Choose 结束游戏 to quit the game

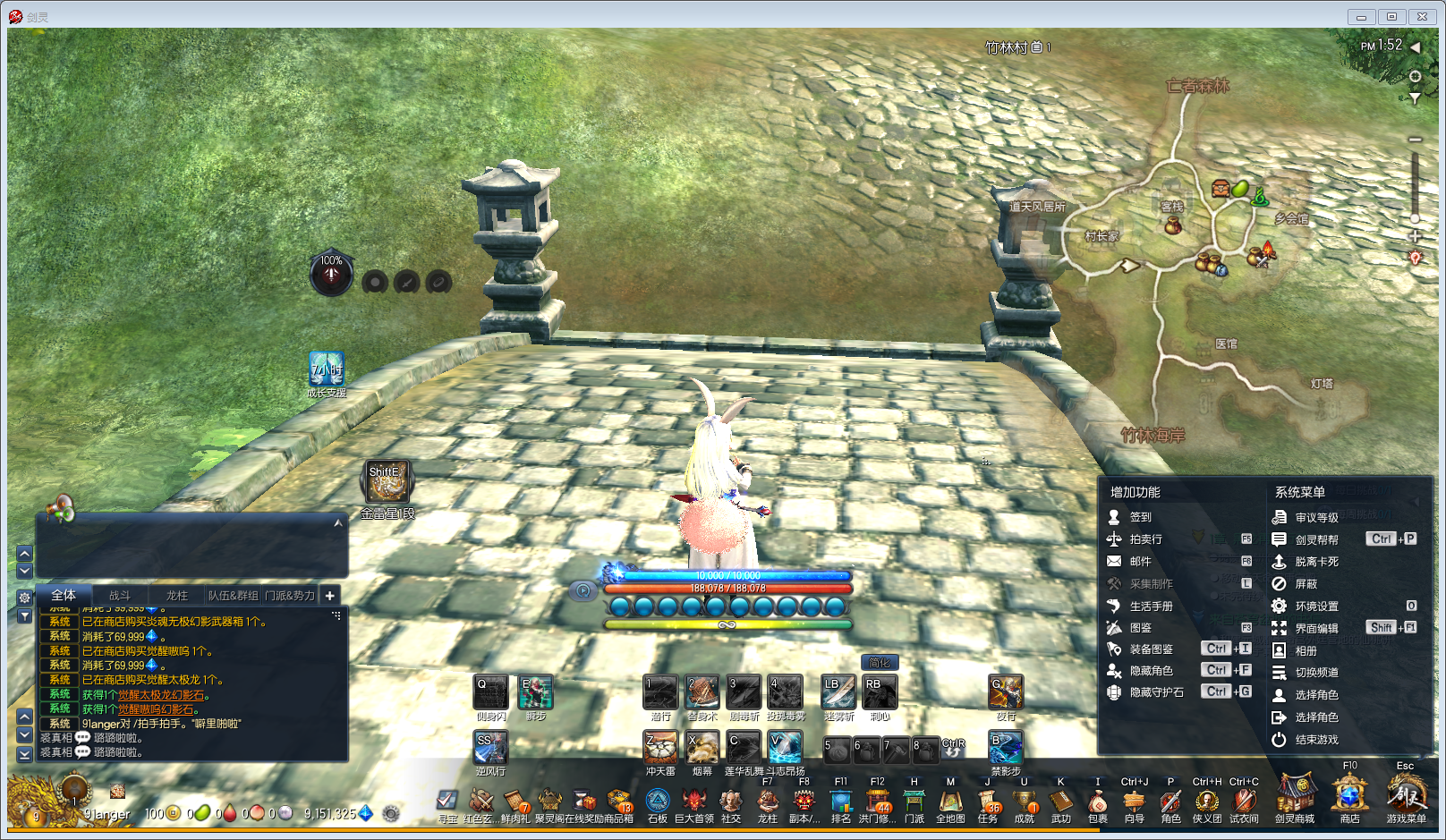(x=1315, y=740)
